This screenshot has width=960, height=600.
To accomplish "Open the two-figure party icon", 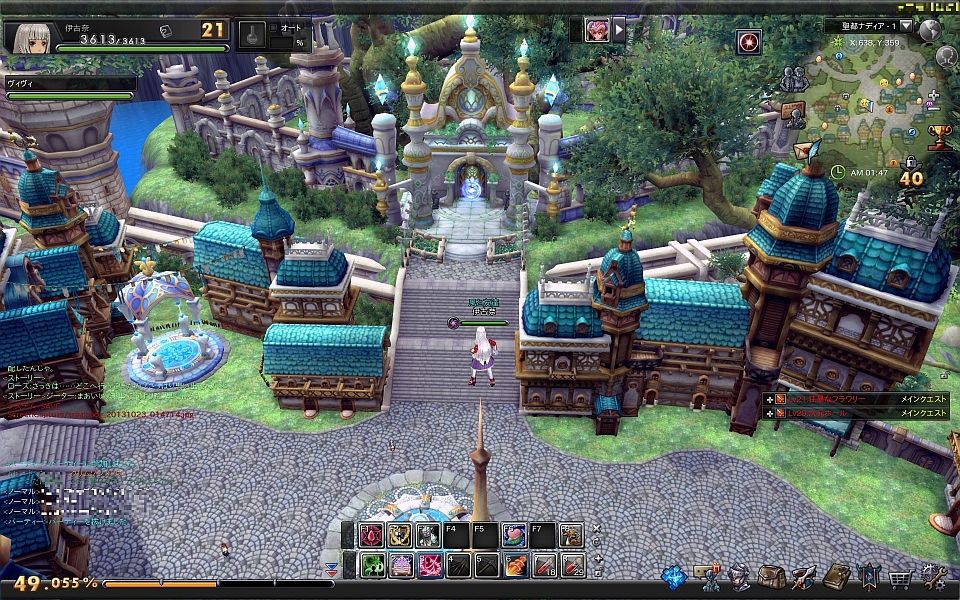I will coord(793,78).
